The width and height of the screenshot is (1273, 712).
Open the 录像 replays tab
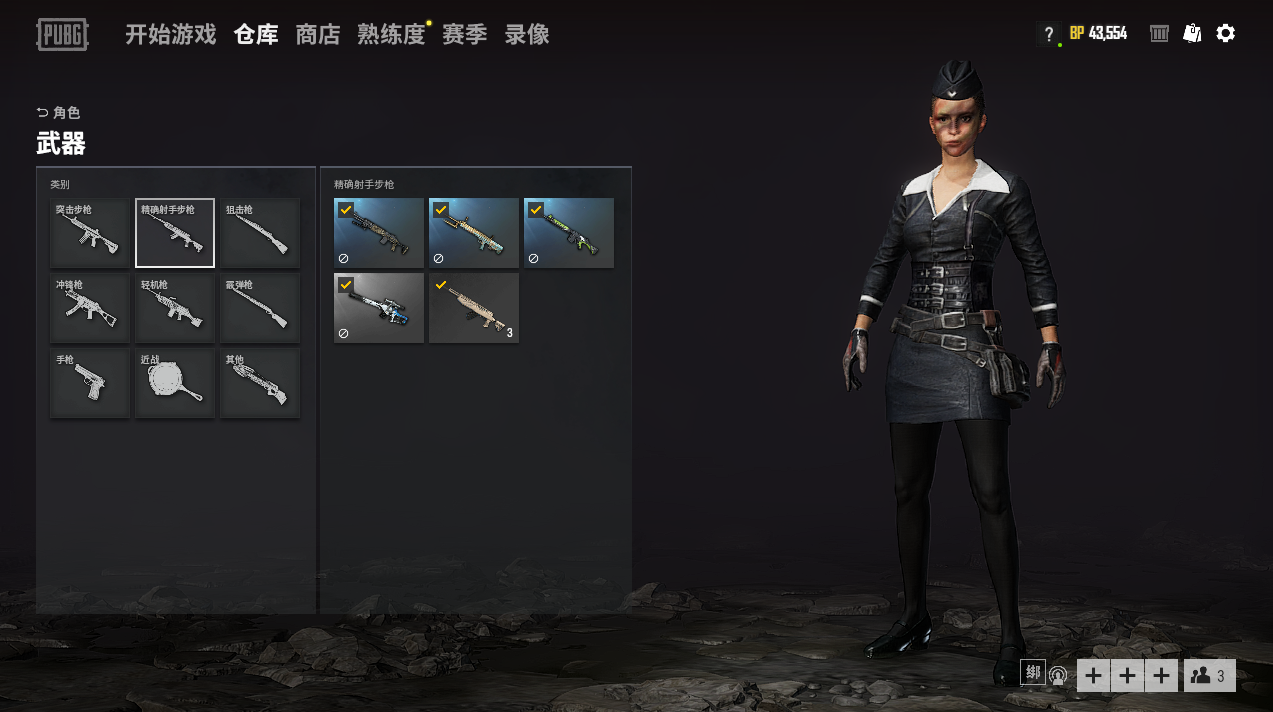[527, 35]
